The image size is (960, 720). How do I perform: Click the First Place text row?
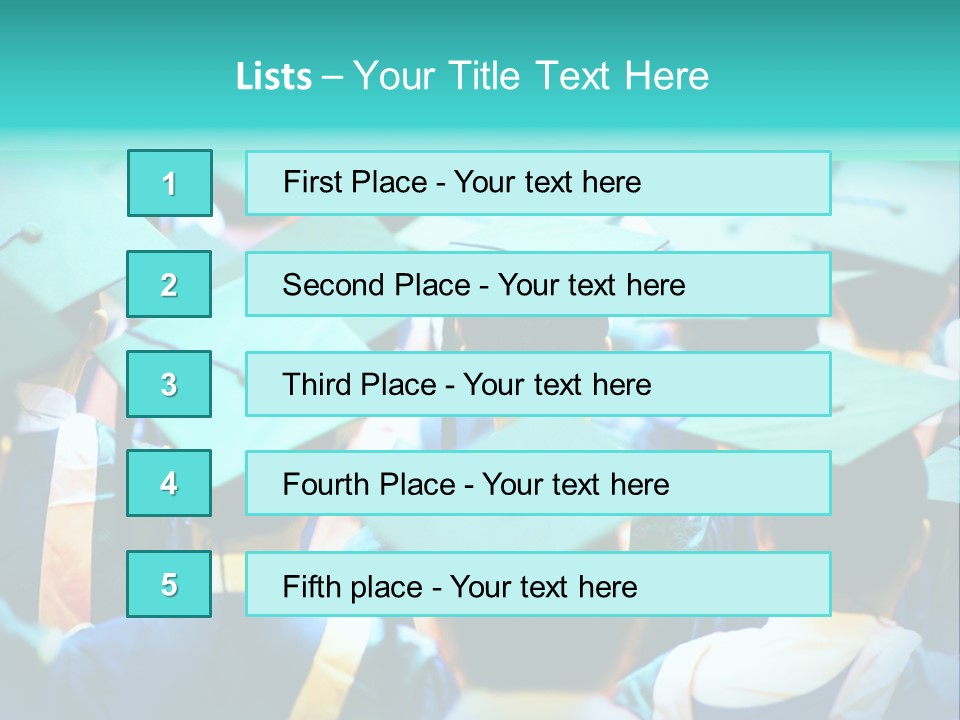(538, 183)
